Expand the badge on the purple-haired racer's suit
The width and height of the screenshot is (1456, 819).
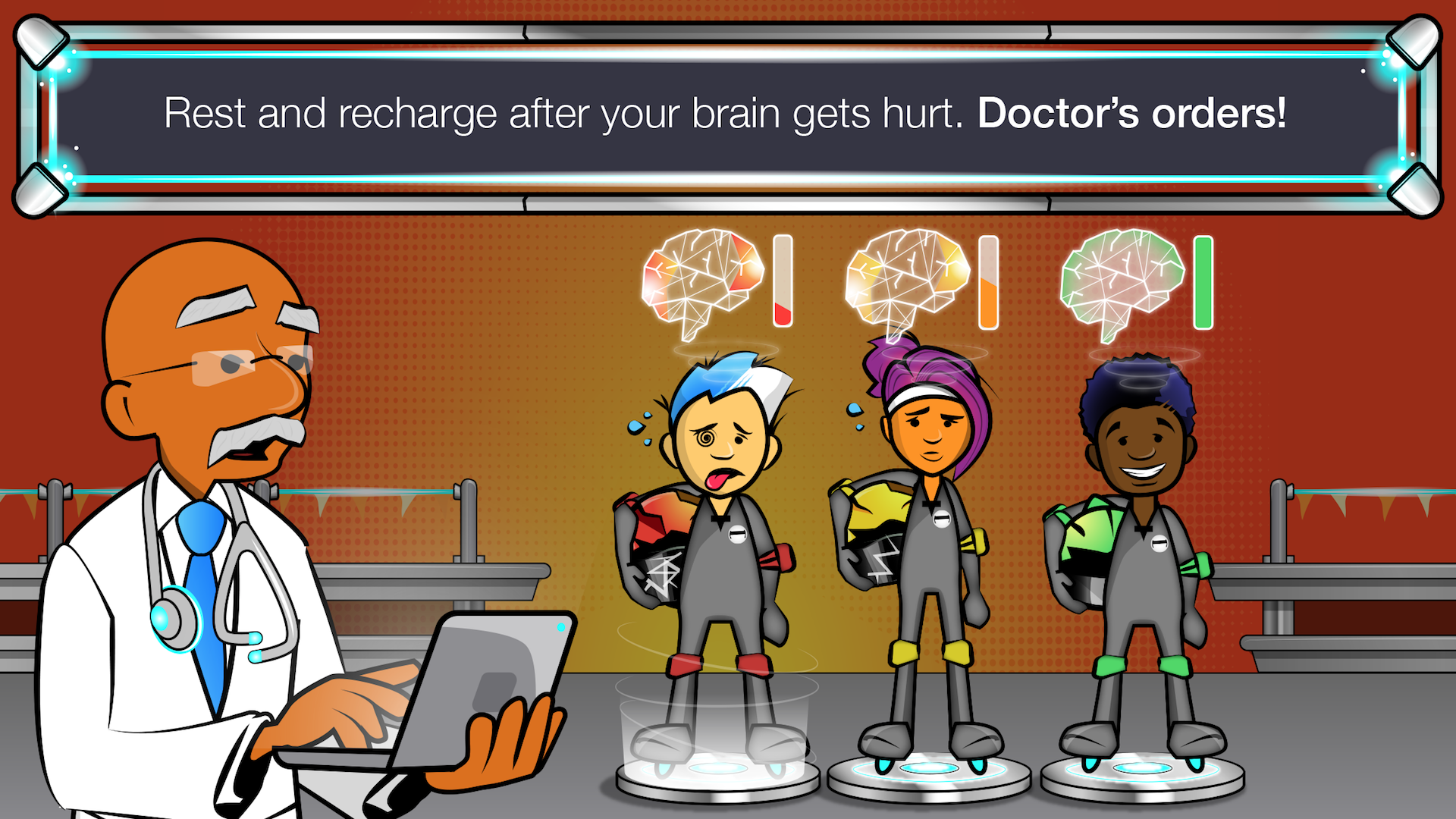tap(942, 519)
